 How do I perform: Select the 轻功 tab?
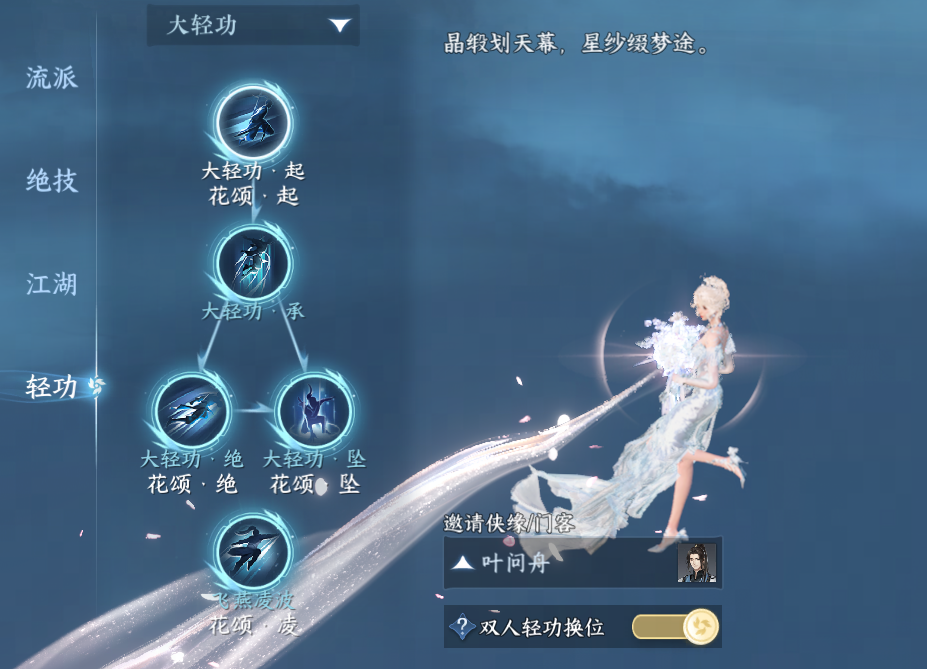pos(52,387)
